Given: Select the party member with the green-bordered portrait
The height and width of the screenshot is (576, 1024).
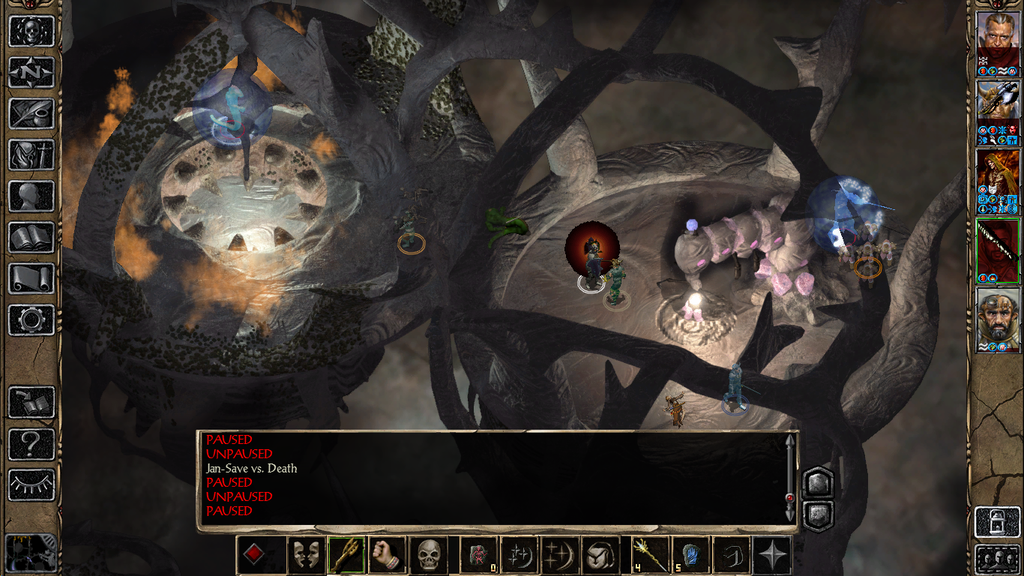Looking at the screenshot, I should pos(998,248).
